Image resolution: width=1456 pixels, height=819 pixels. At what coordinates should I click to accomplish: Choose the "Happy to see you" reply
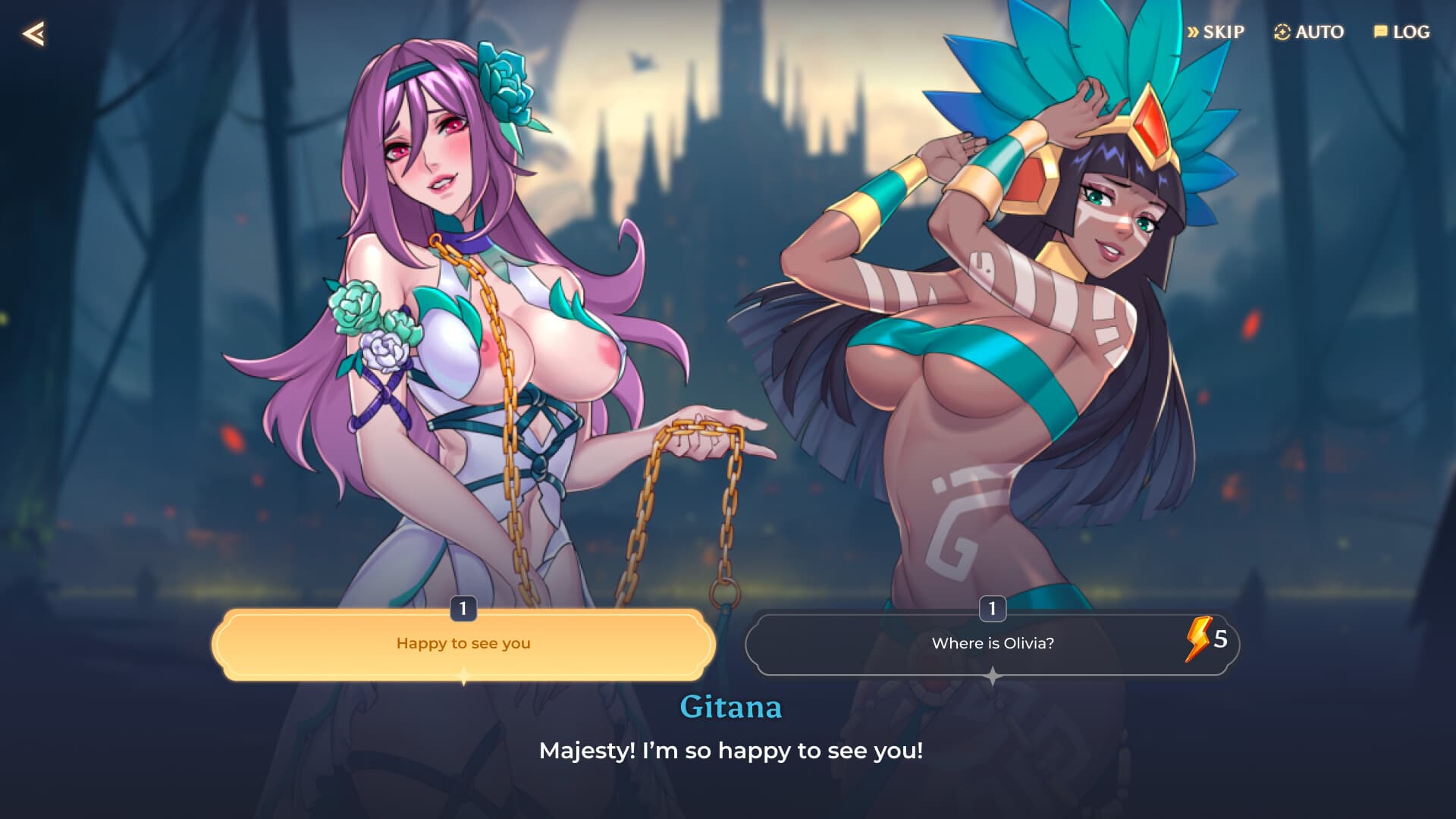(463, 644)
